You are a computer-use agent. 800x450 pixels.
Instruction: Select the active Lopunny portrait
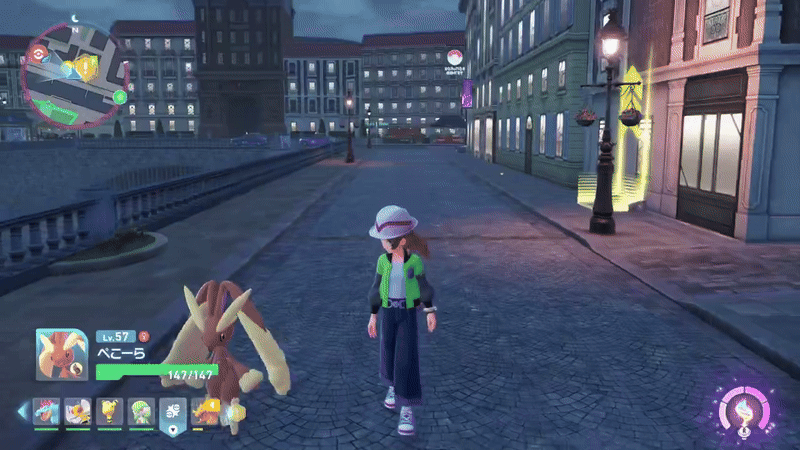coord(62,354)
